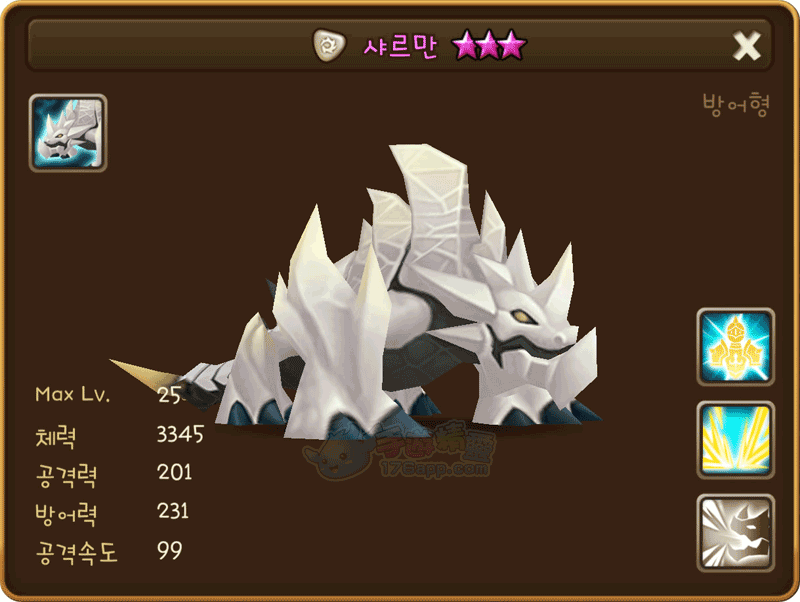Click the element badge beside the monster name
Viewport: 800px width, 602px height.
tap(326, 45)
